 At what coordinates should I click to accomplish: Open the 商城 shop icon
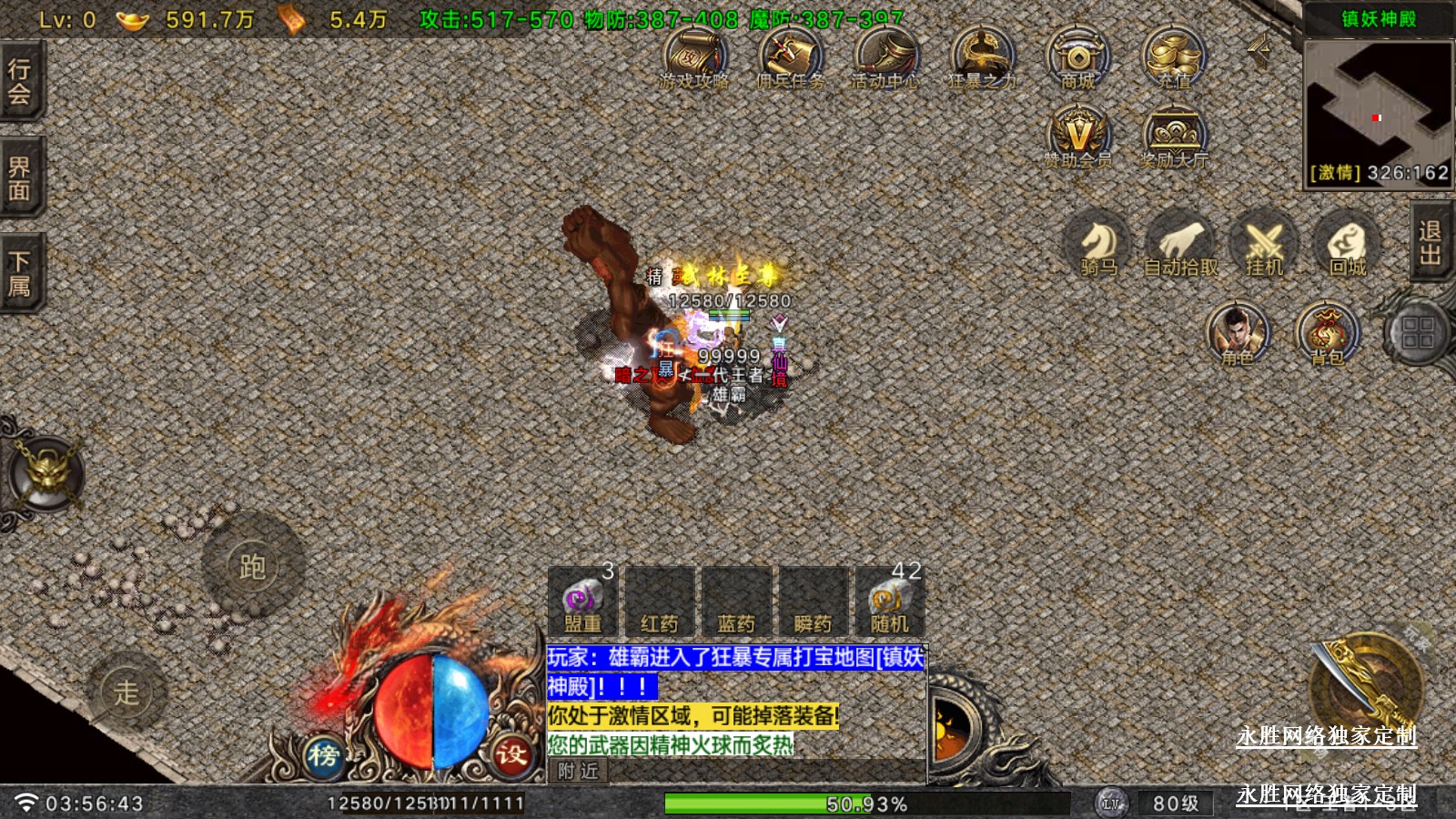(x=1078, y=57)
